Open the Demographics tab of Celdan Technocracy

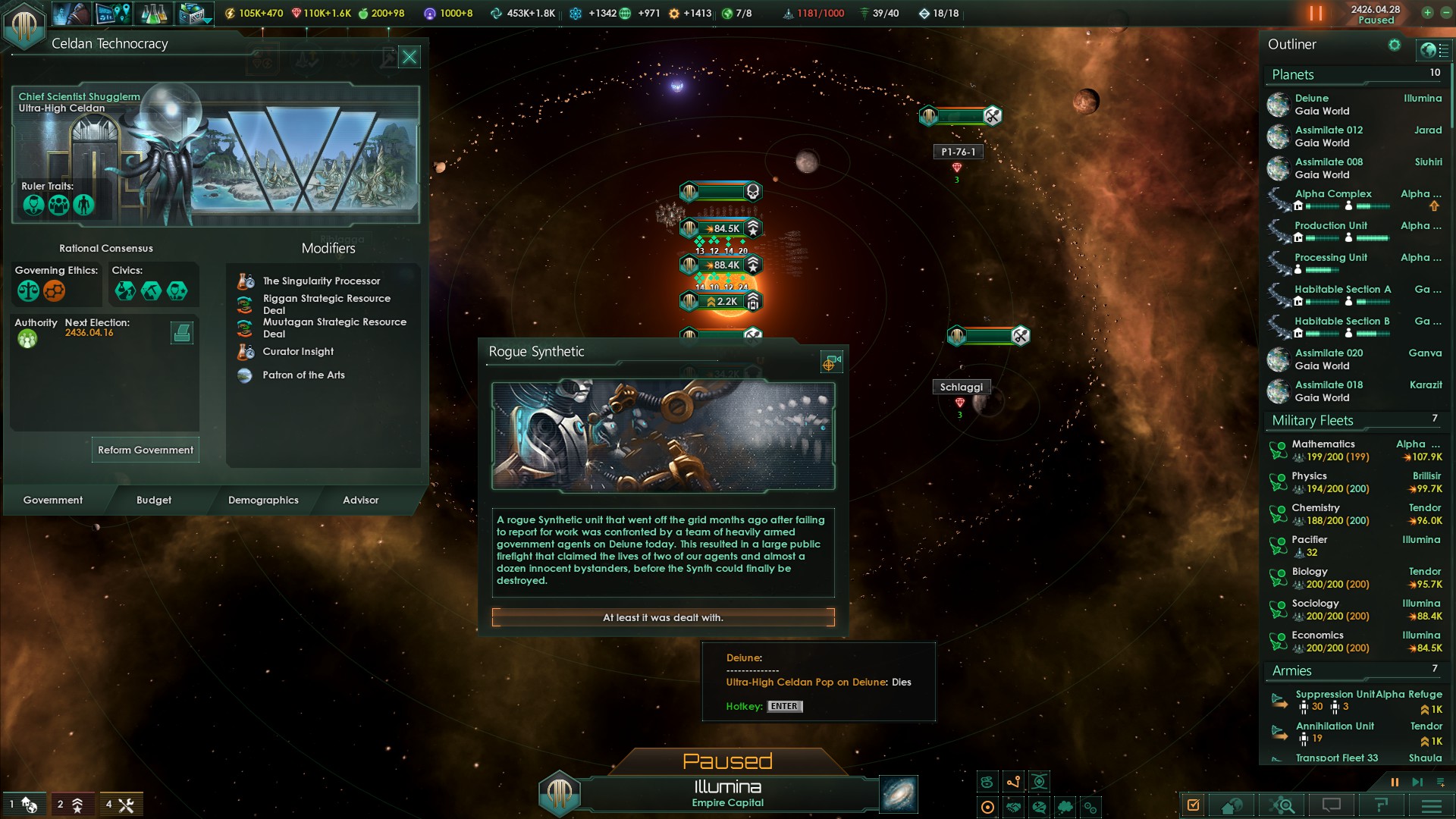click(262, 500)
